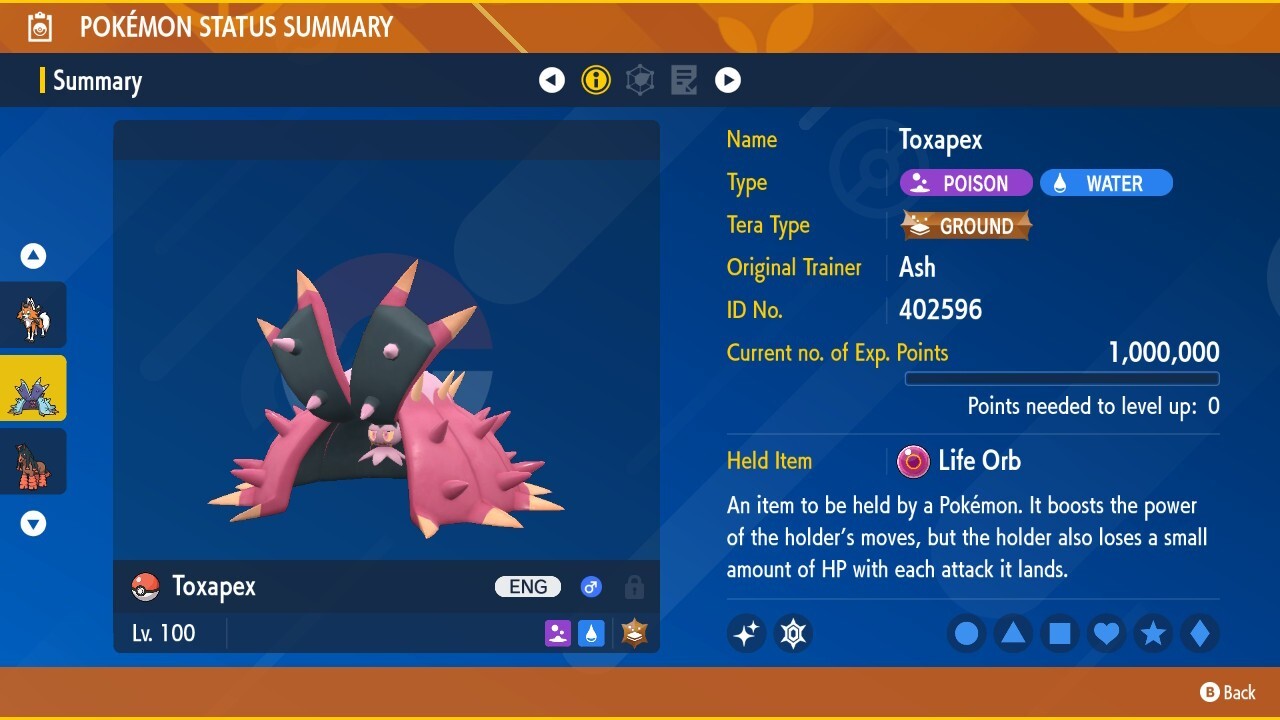Toggle the heart mark

pyautogui.click(x=1106, y=633)
